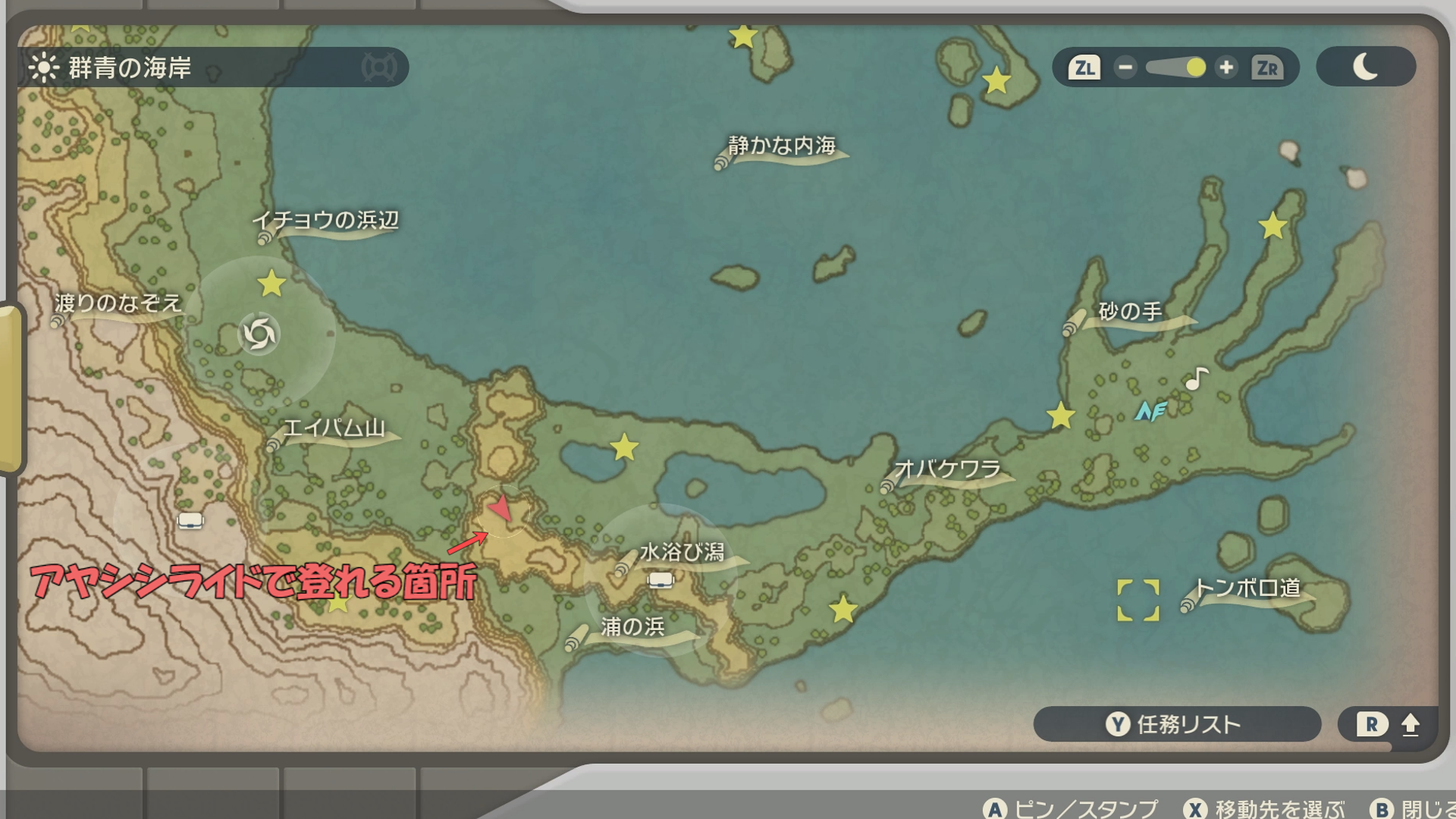Select the トンボロ道 island label

pos(1247,588)
